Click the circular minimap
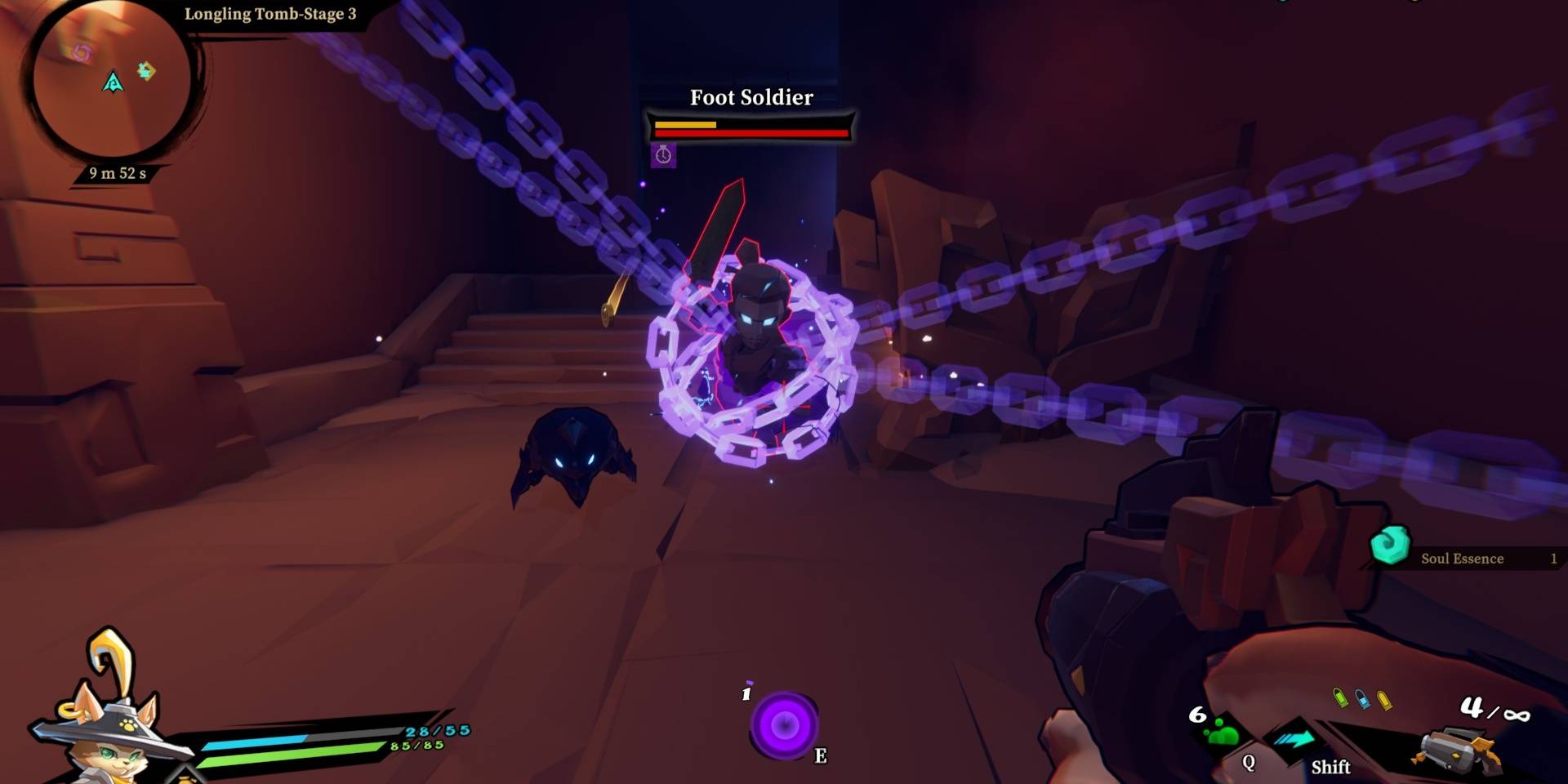The width and height of the screenshot is (1568, 784). click(112, 82)
